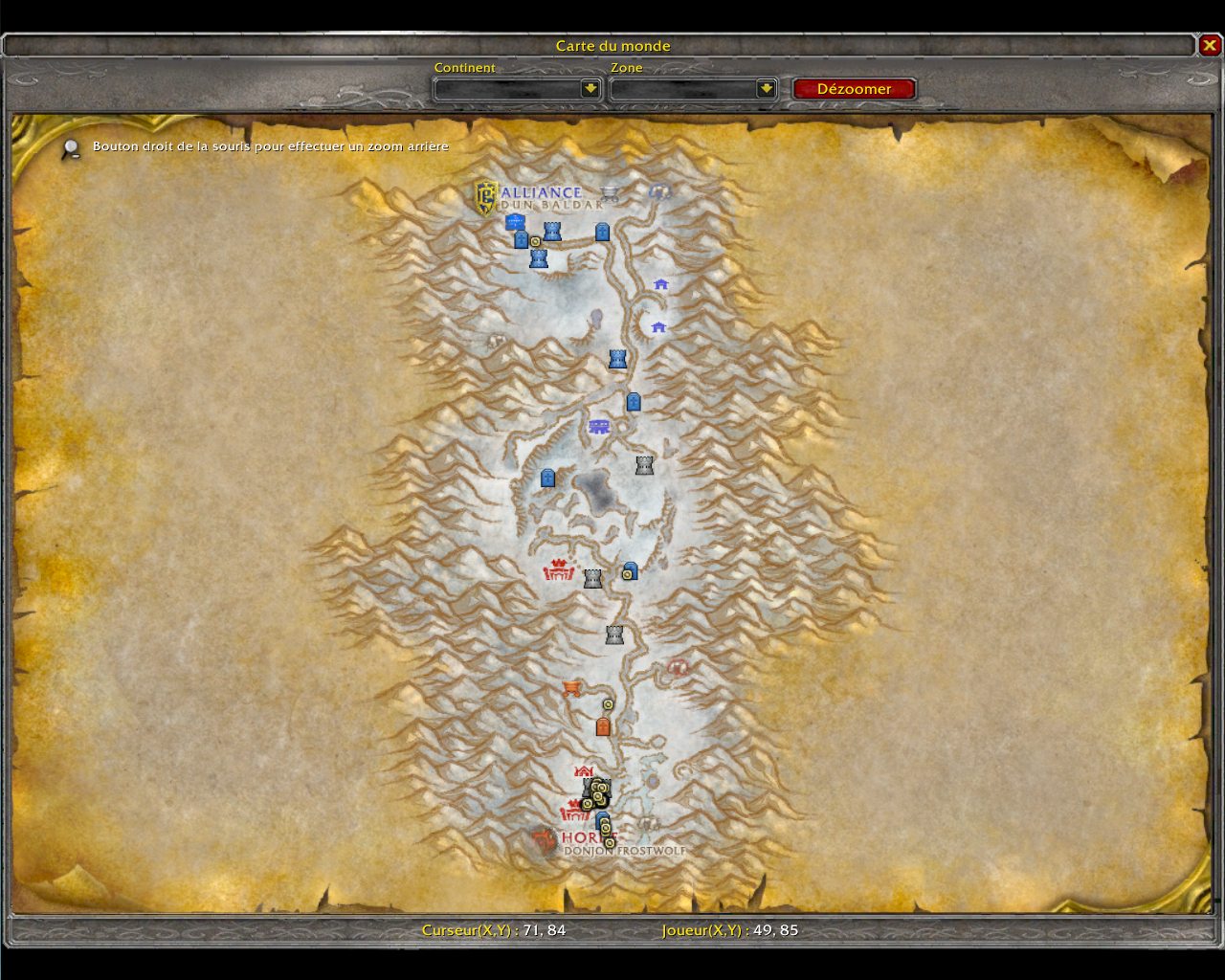Click the gray mine cart marker near Dun Baldar

(x=609, y=193)
